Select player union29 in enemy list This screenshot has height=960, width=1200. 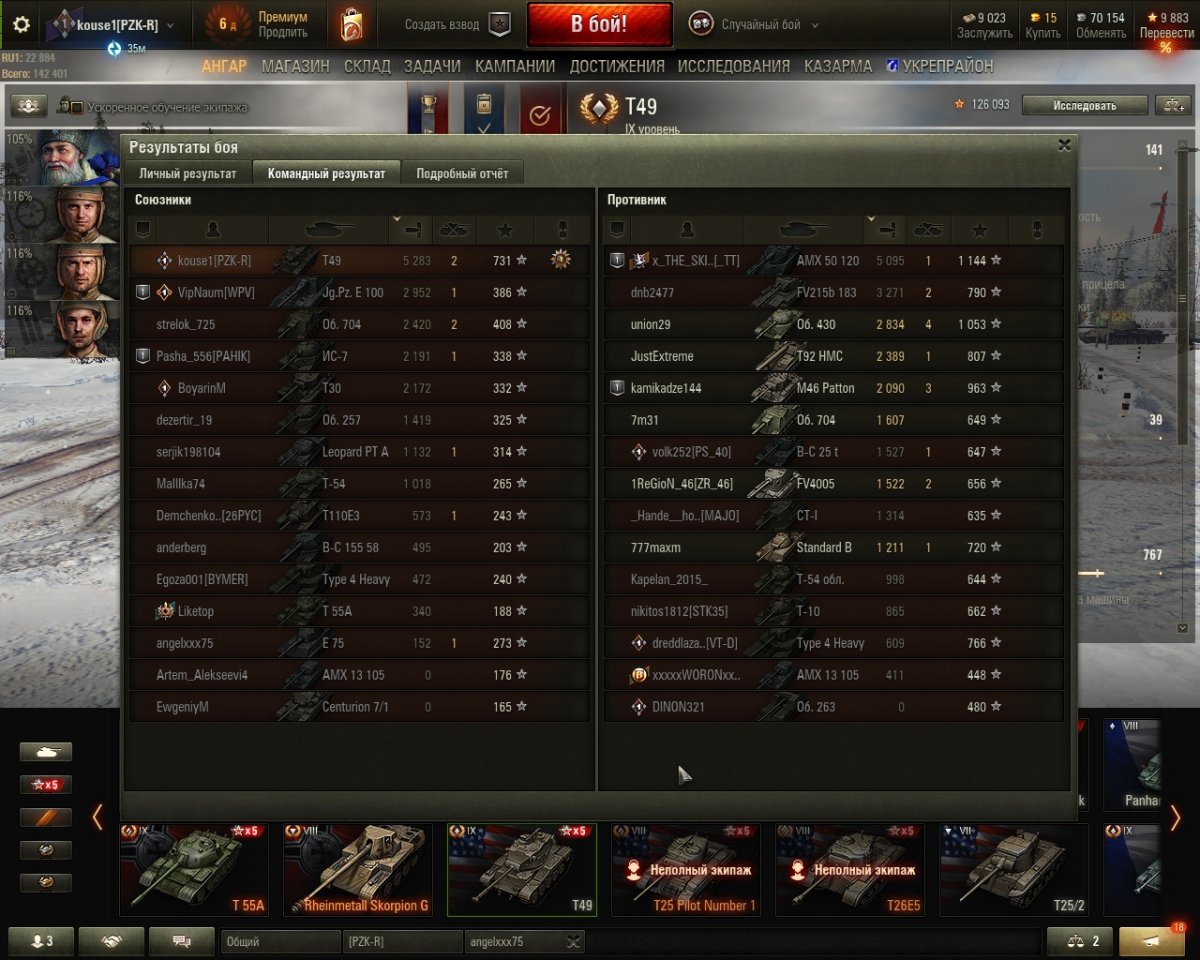coord(650,325)
